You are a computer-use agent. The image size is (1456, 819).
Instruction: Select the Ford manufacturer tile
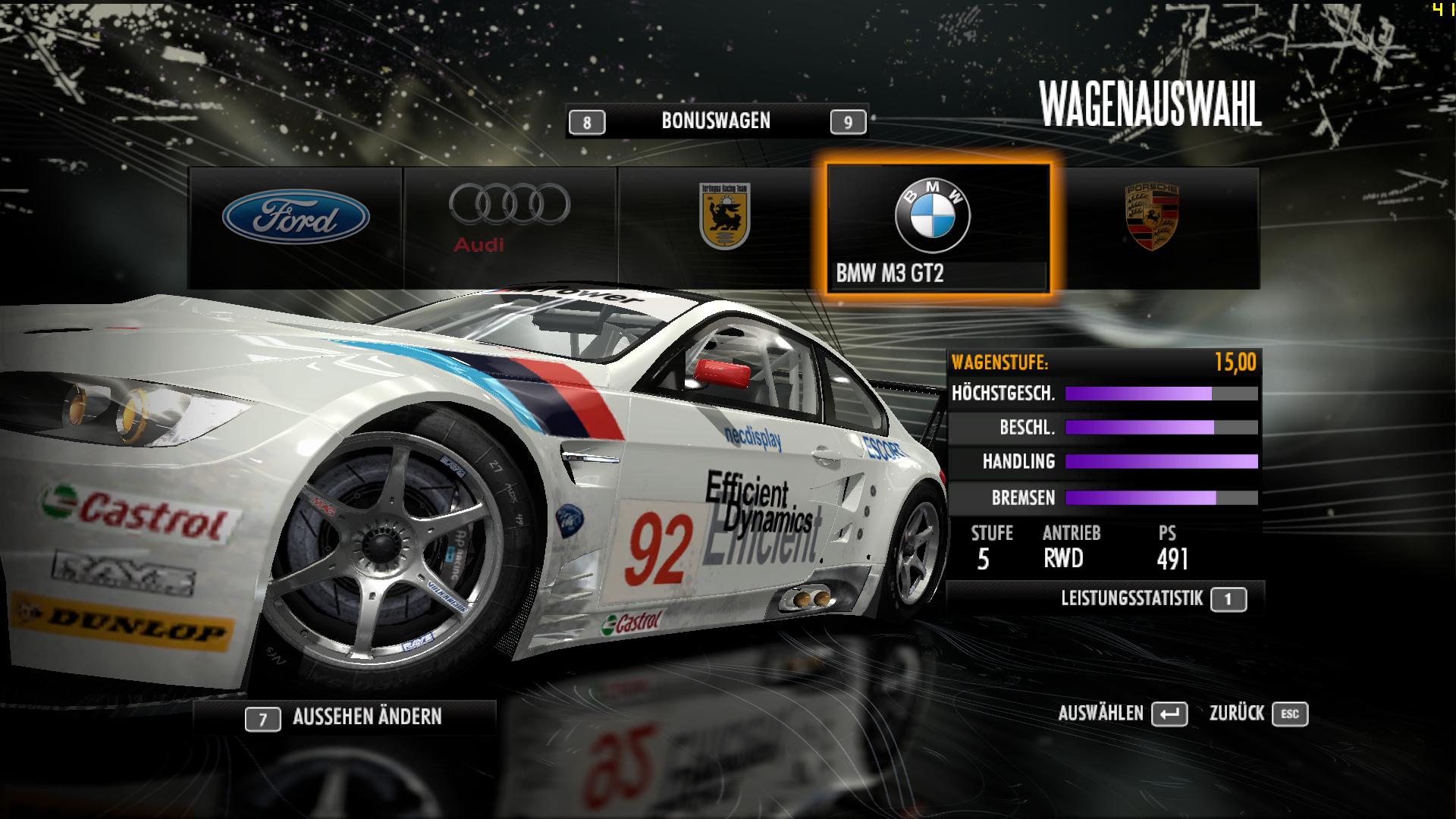(296, 227)
